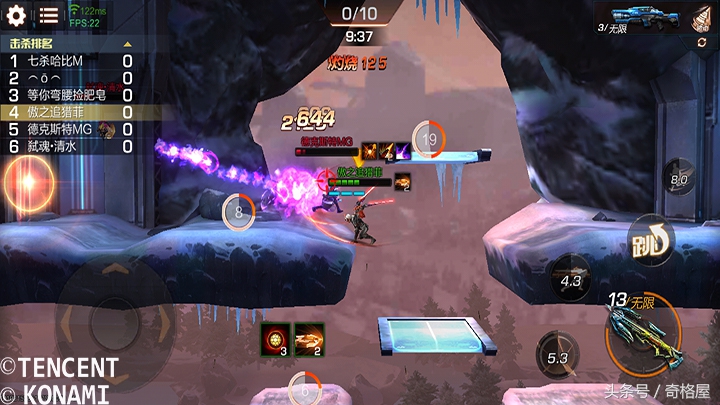Use the orange item slot with count 2
Image resolution: width=720 pixels, height=405 pixels.
309,338
